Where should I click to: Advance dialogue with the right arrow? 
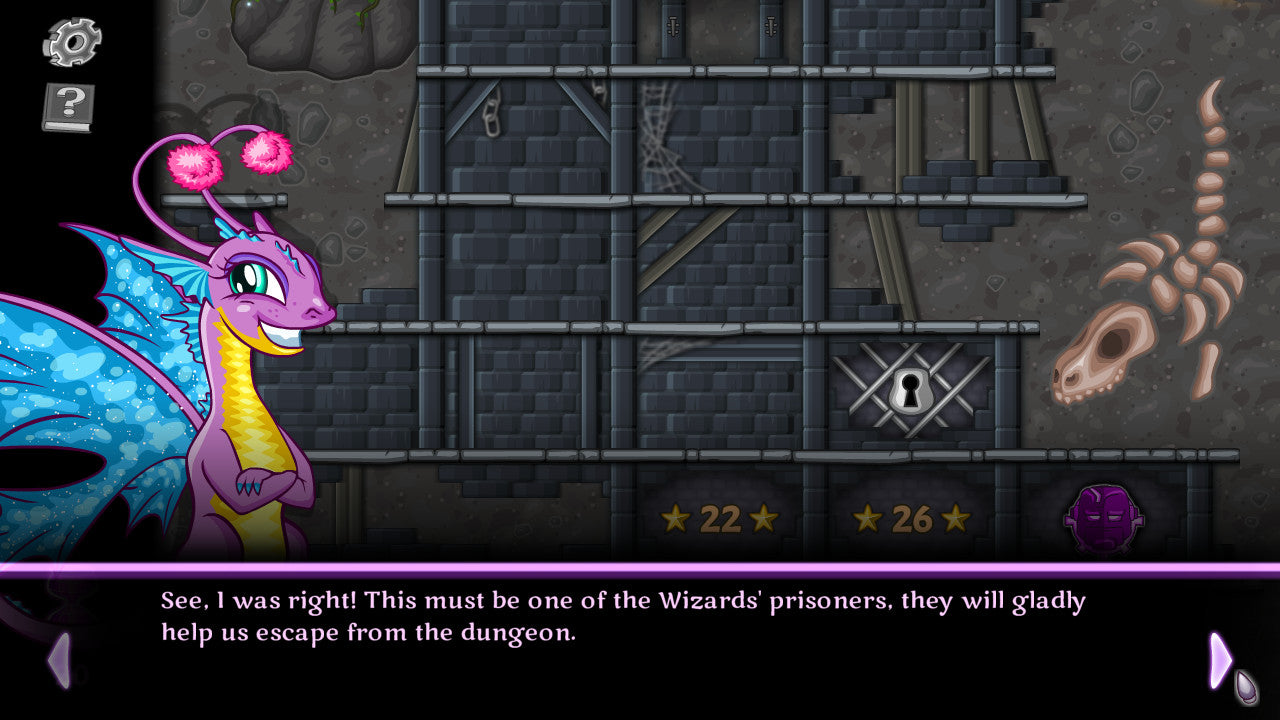(x=1220, y=660)
